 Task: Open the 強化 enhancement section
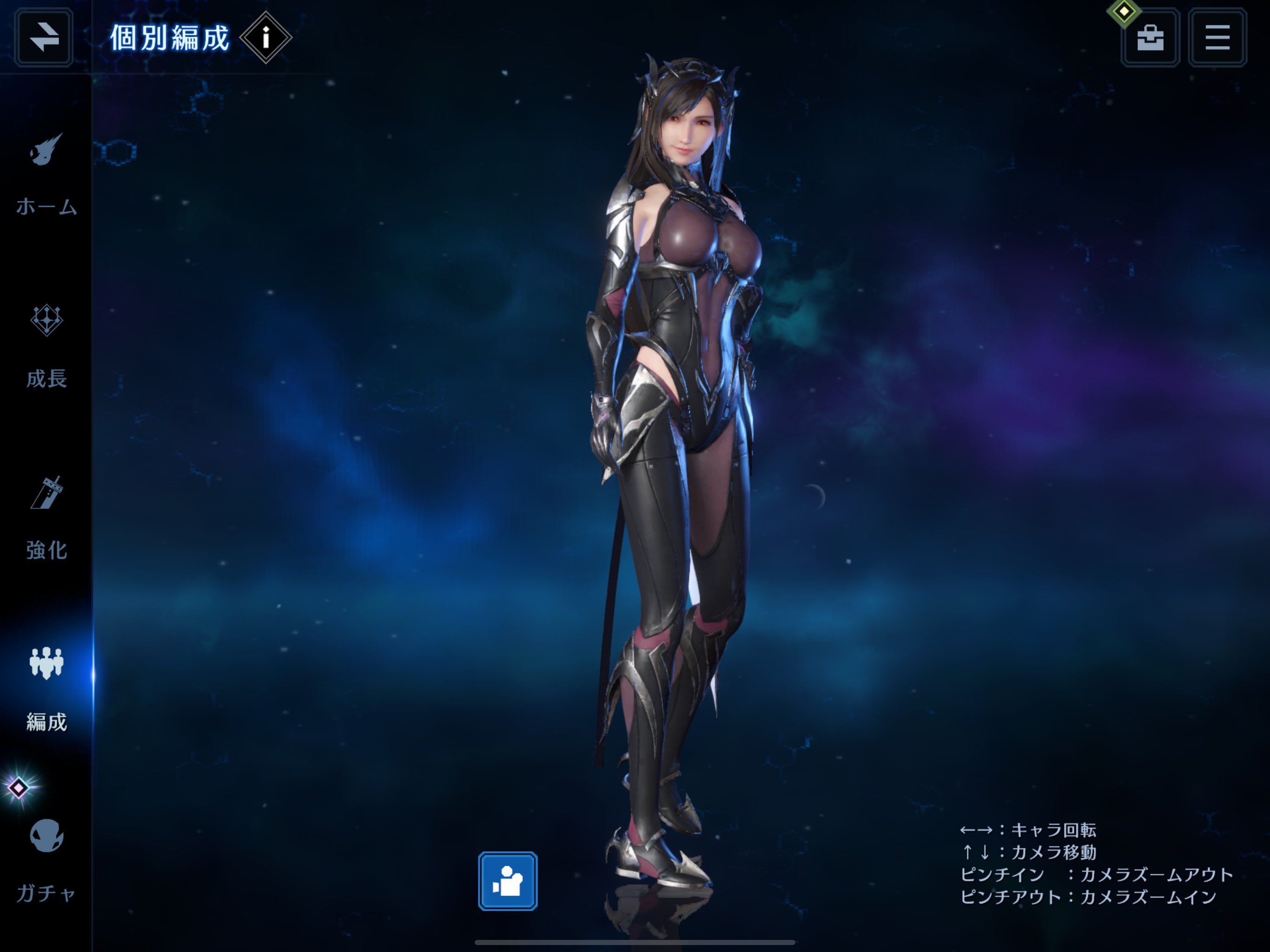tap(46, 517)
